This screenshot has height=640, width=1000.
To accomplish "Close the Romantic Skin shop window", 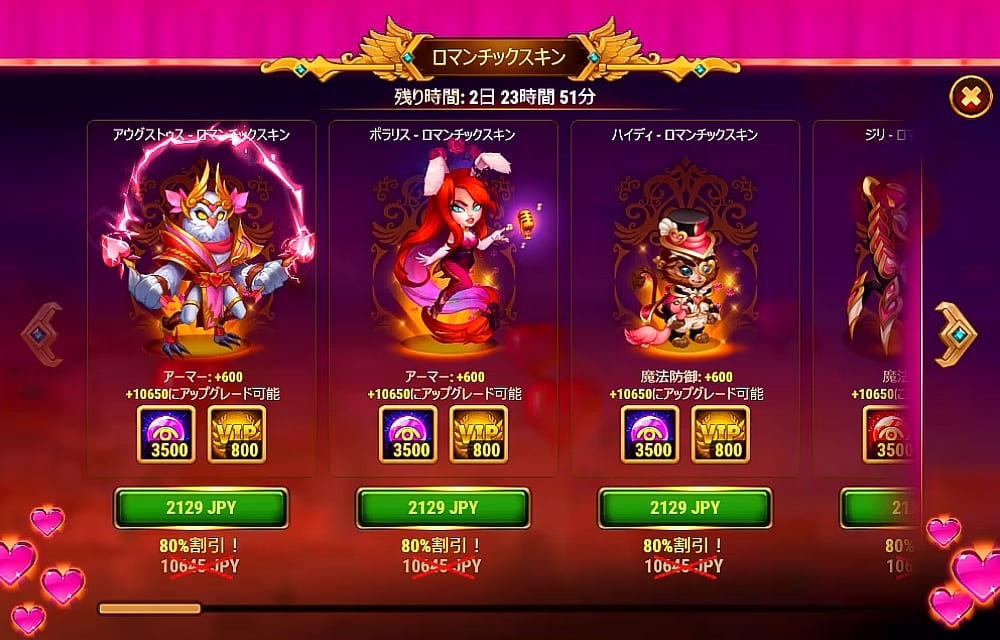I will click(x=969, y=96).
